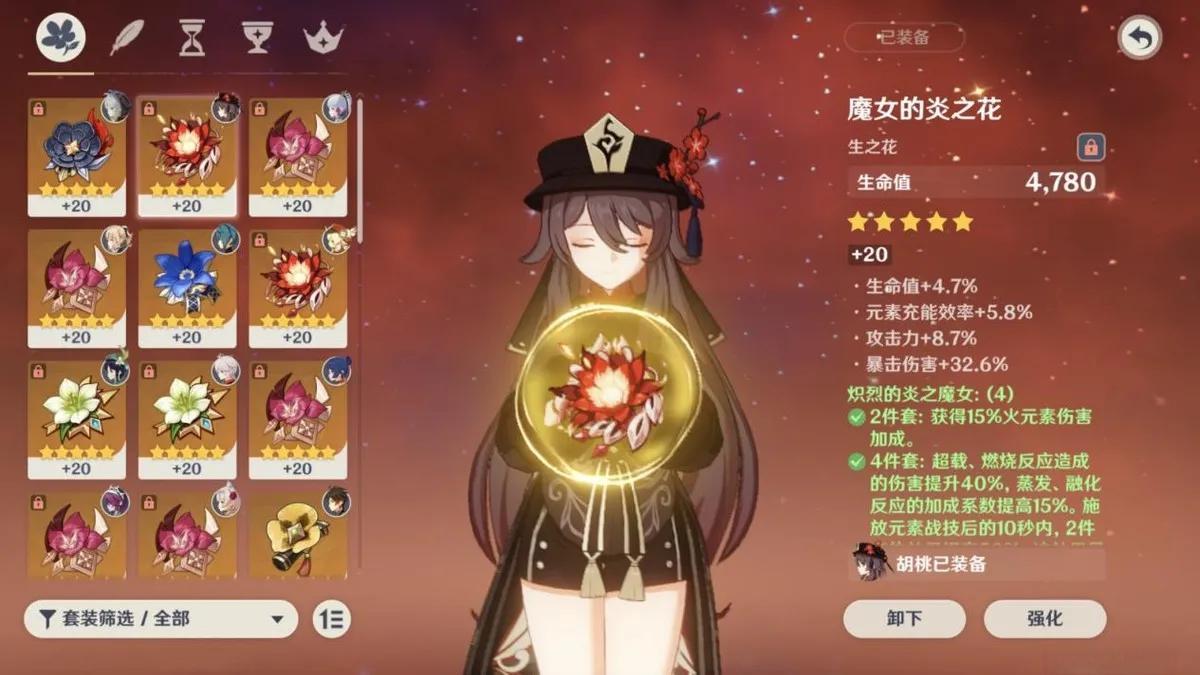Open the feather Plume artifact tab

[x=127, y=38]
